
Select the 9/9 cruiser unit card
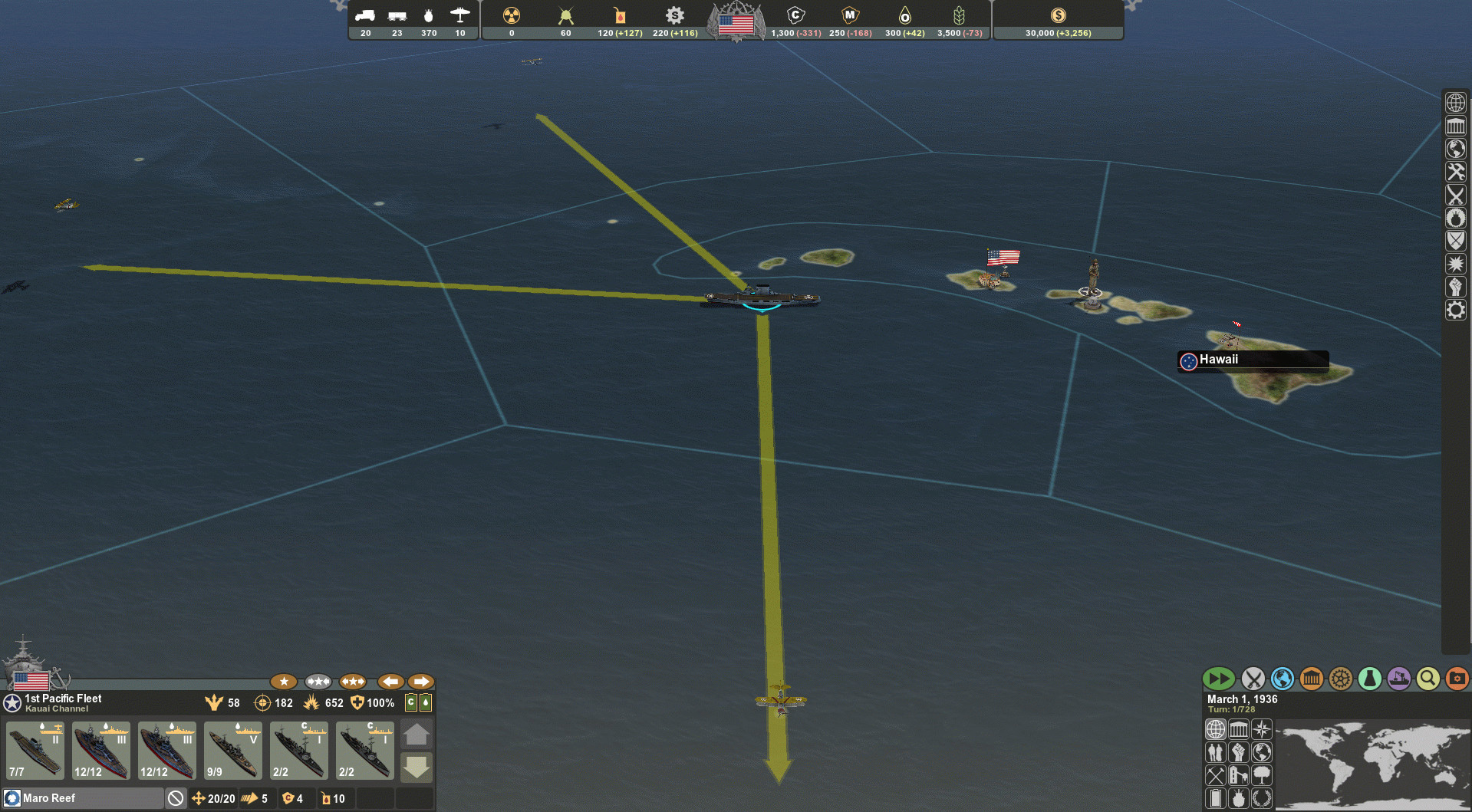[233, 750]
